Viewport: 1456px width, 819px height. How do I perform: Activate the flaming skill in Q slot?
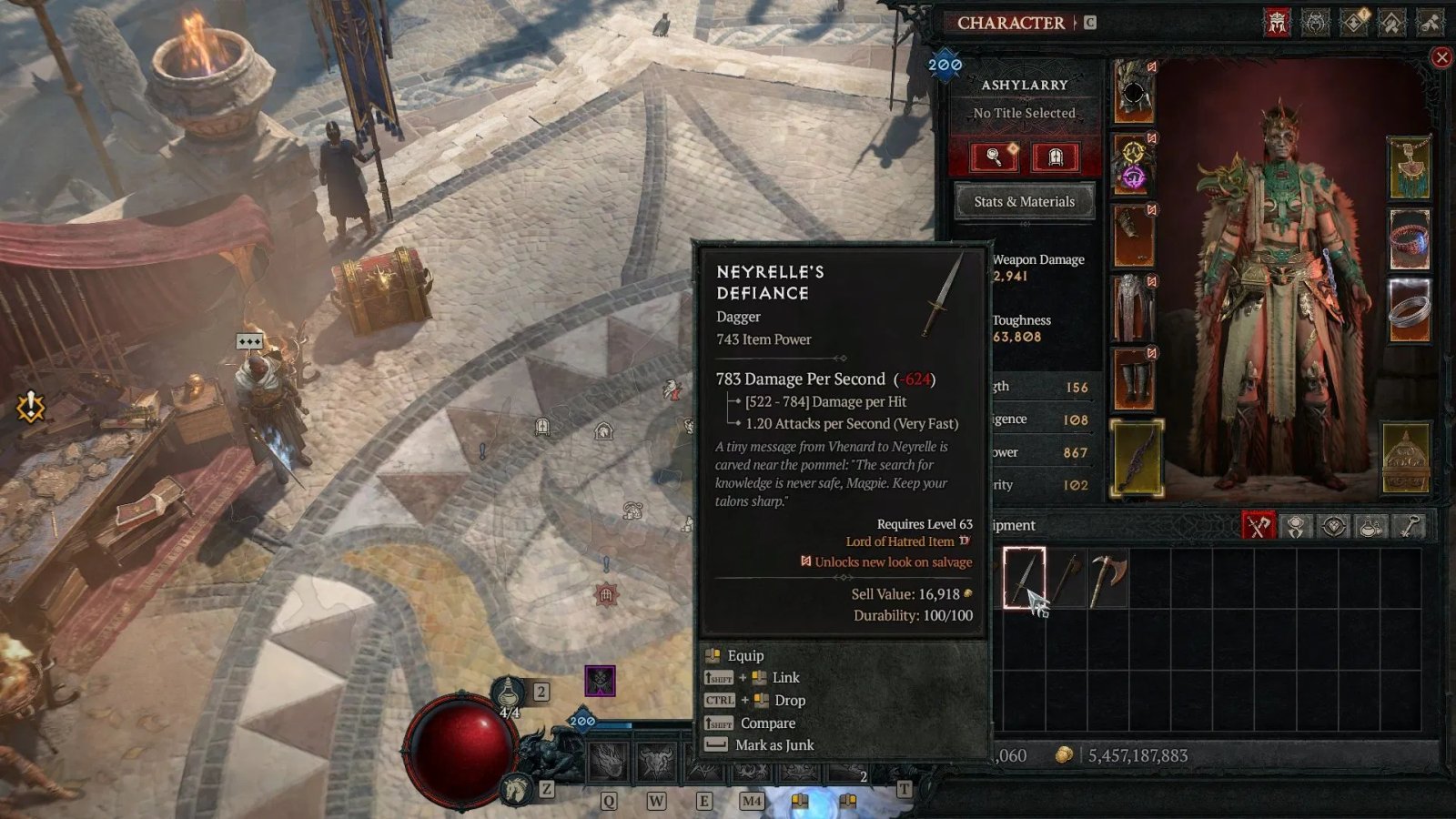click(x=608, y=763)
